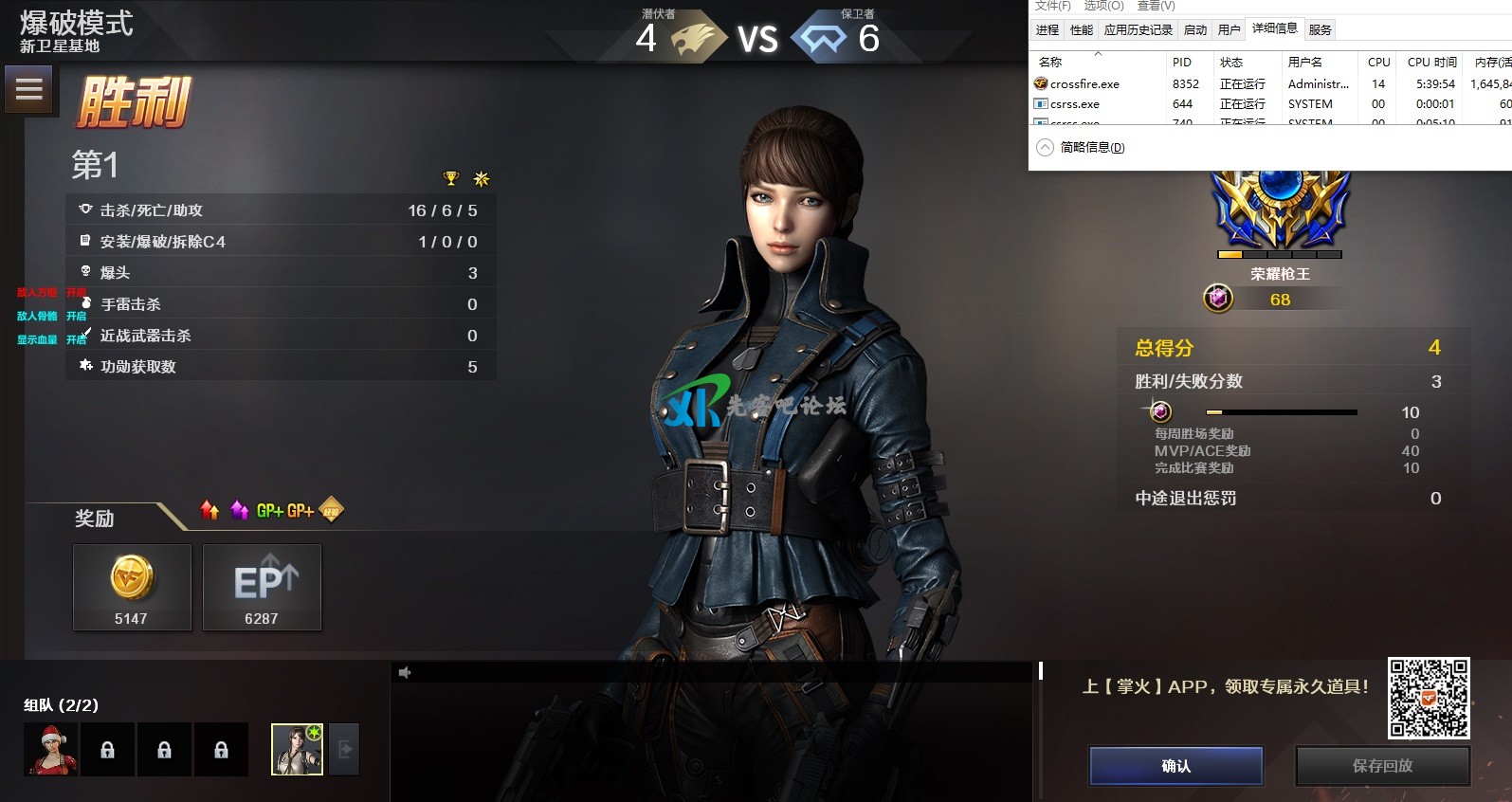Select the gold coin reward tile

pos(132,587)
